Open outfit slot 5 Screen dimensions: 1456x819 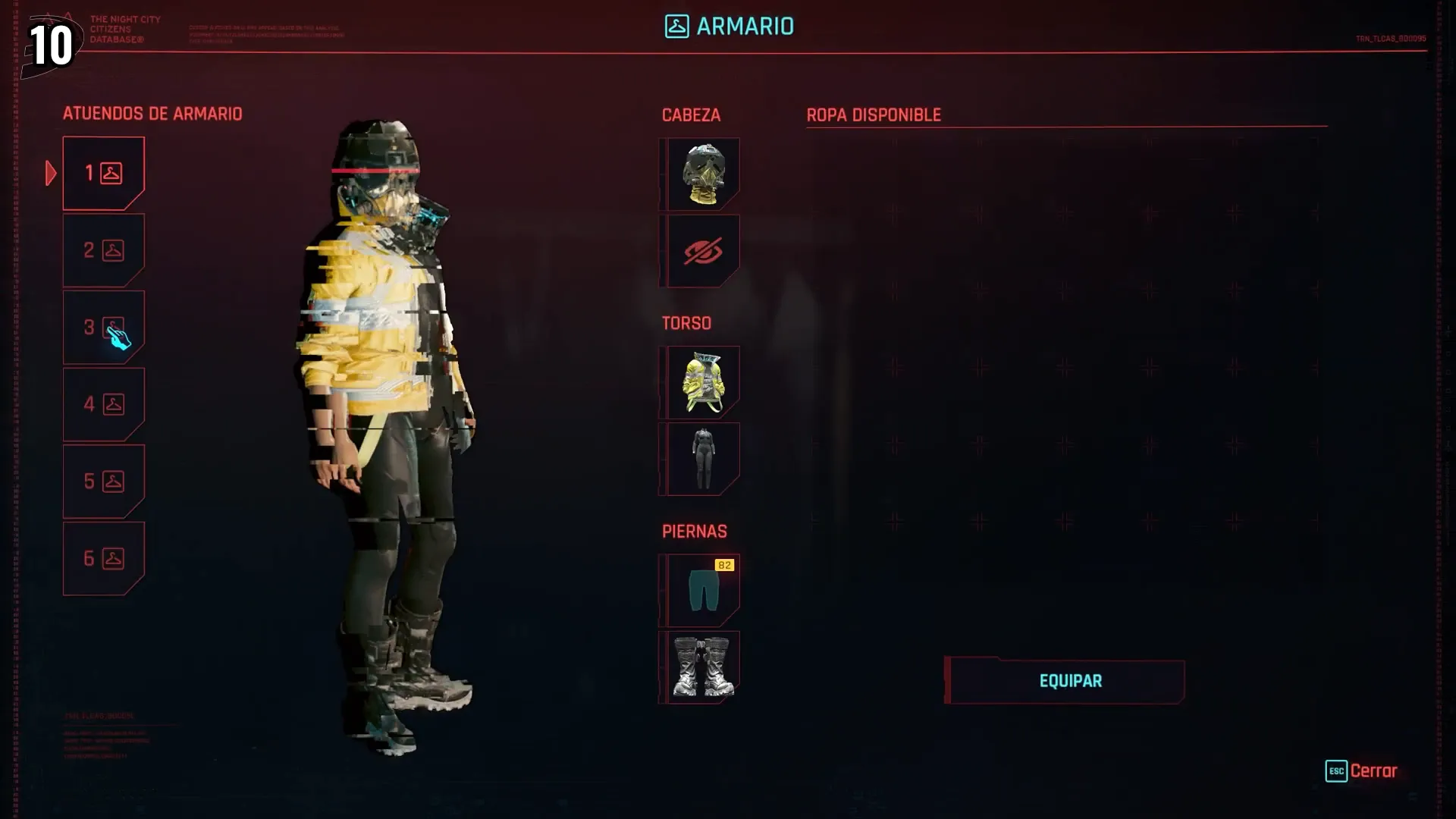coord(104,481)
